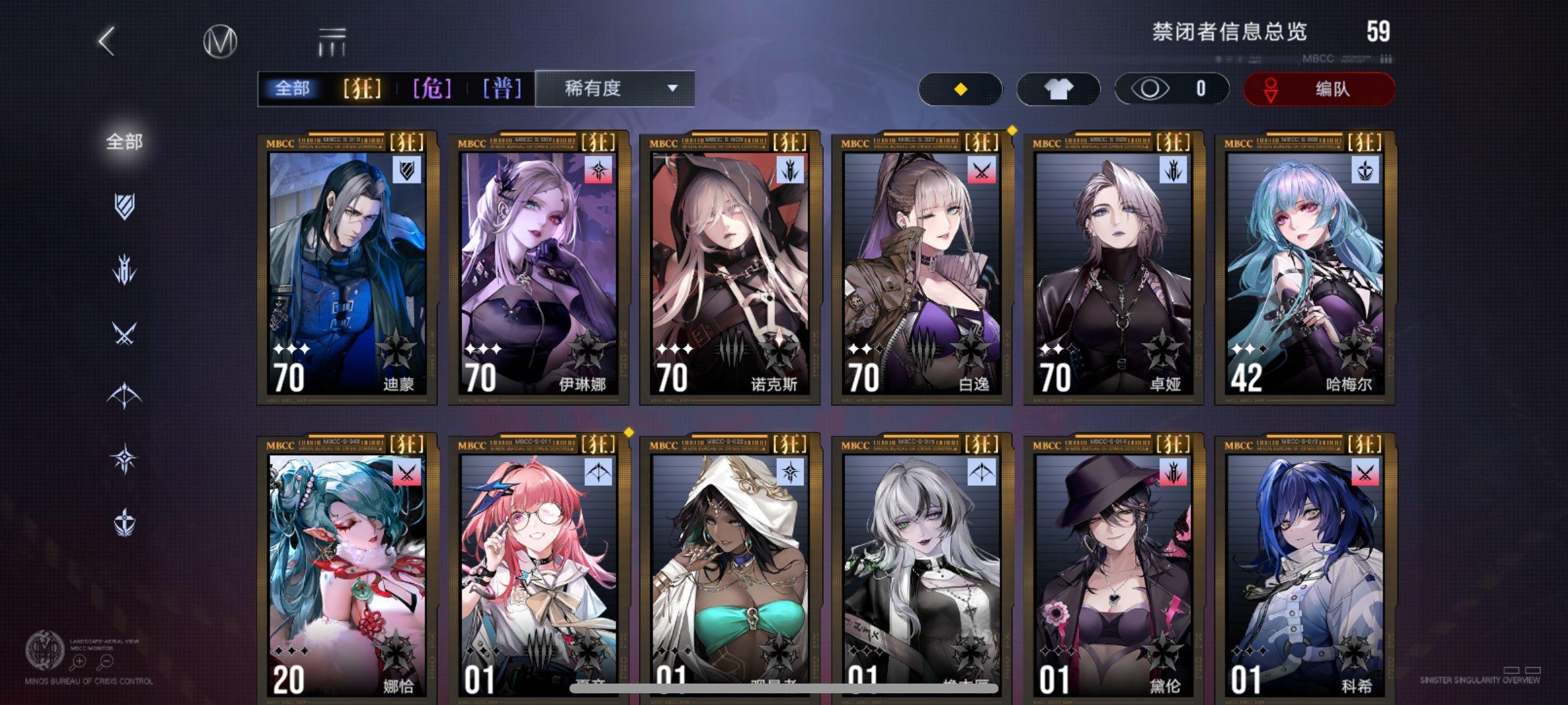Toggle the shirt costume display option
This screenshot has height=705, width=1568.
(x=1058, y=88)
